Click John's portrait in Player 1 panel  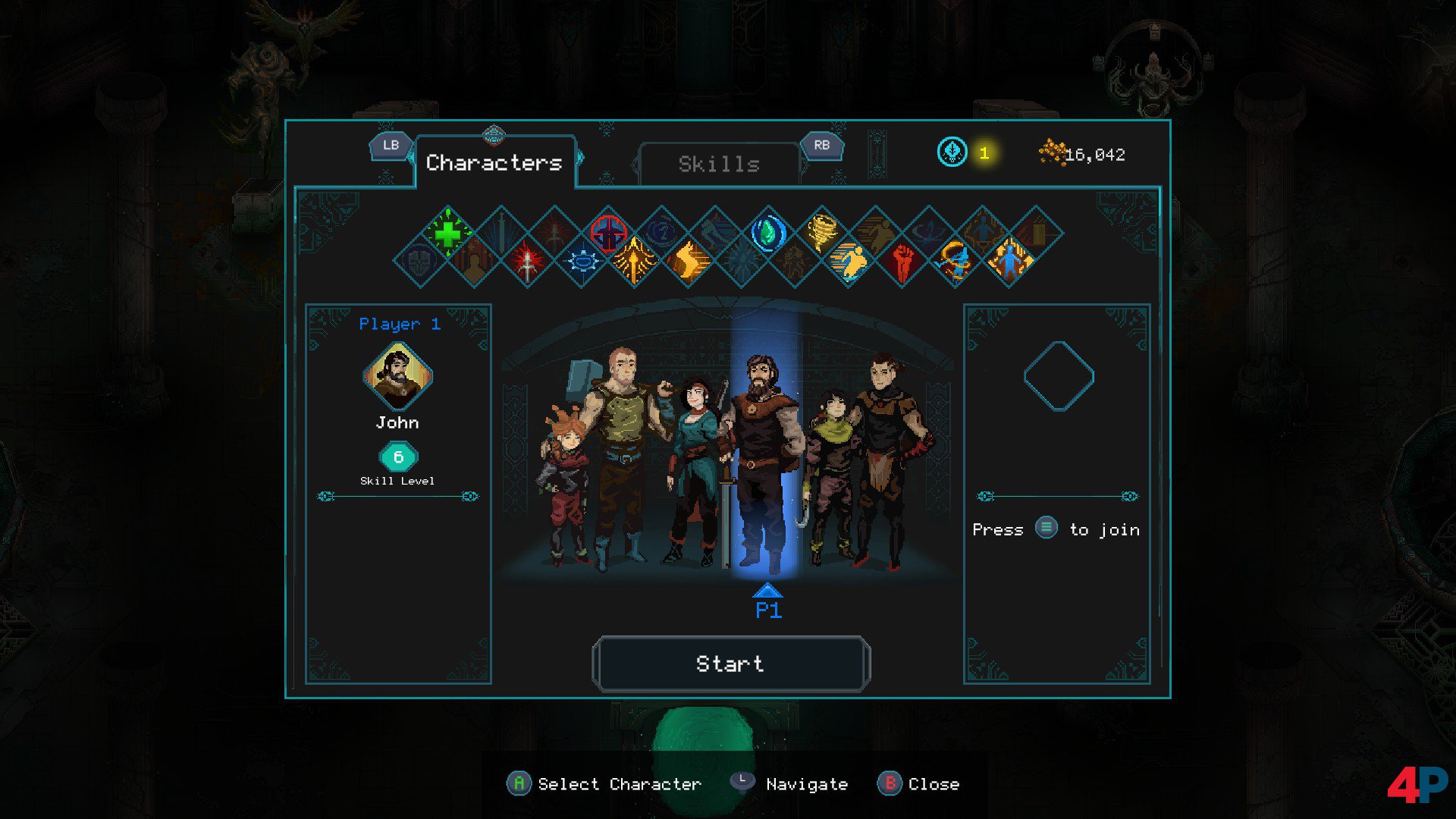(x=397, y=376)
